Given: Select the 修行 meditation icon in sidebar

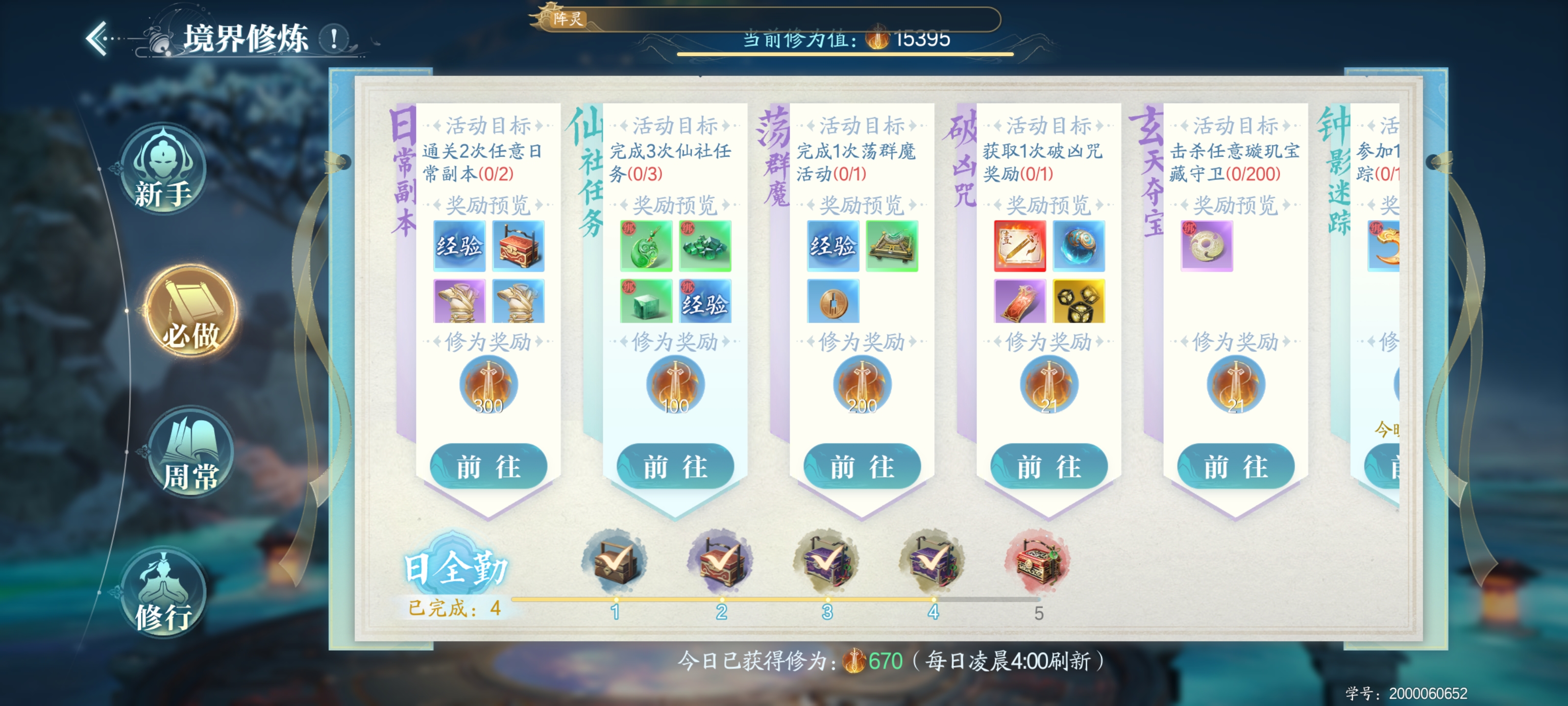Looking at the screenshot, I should [x=164, y=588].
